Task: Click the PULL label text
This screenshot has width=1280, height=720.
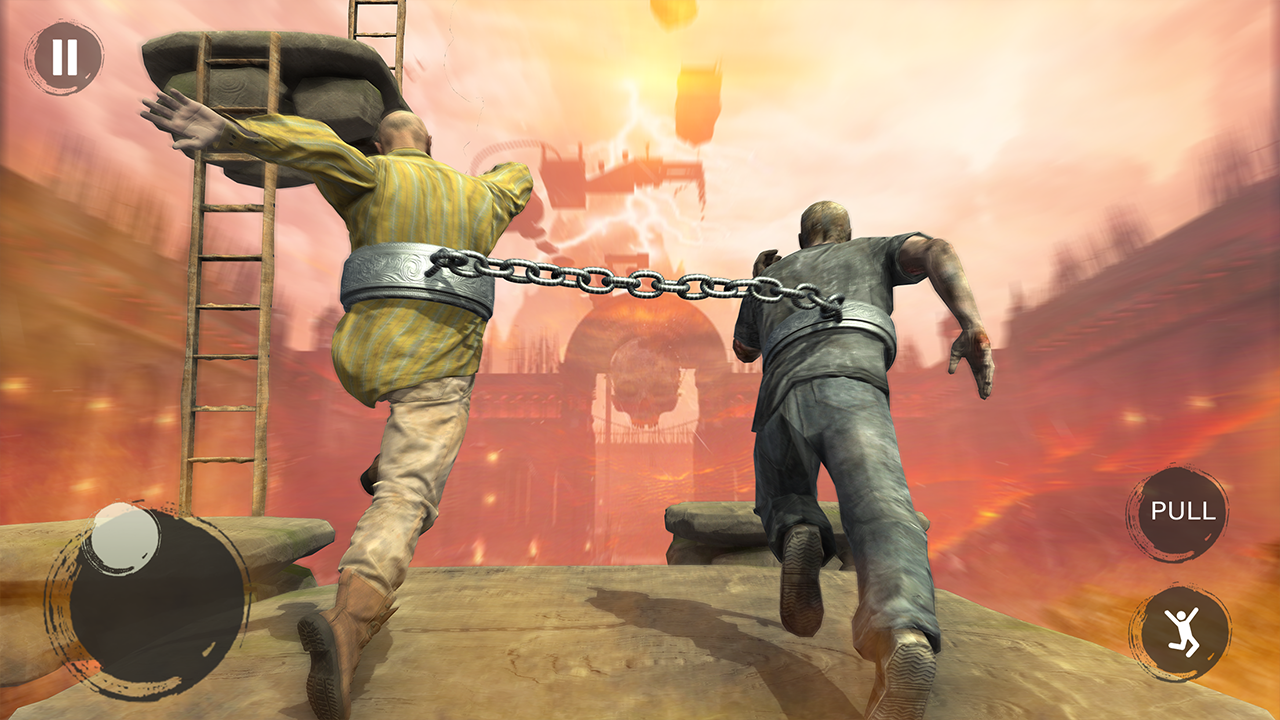Action: coord(1183,512)
